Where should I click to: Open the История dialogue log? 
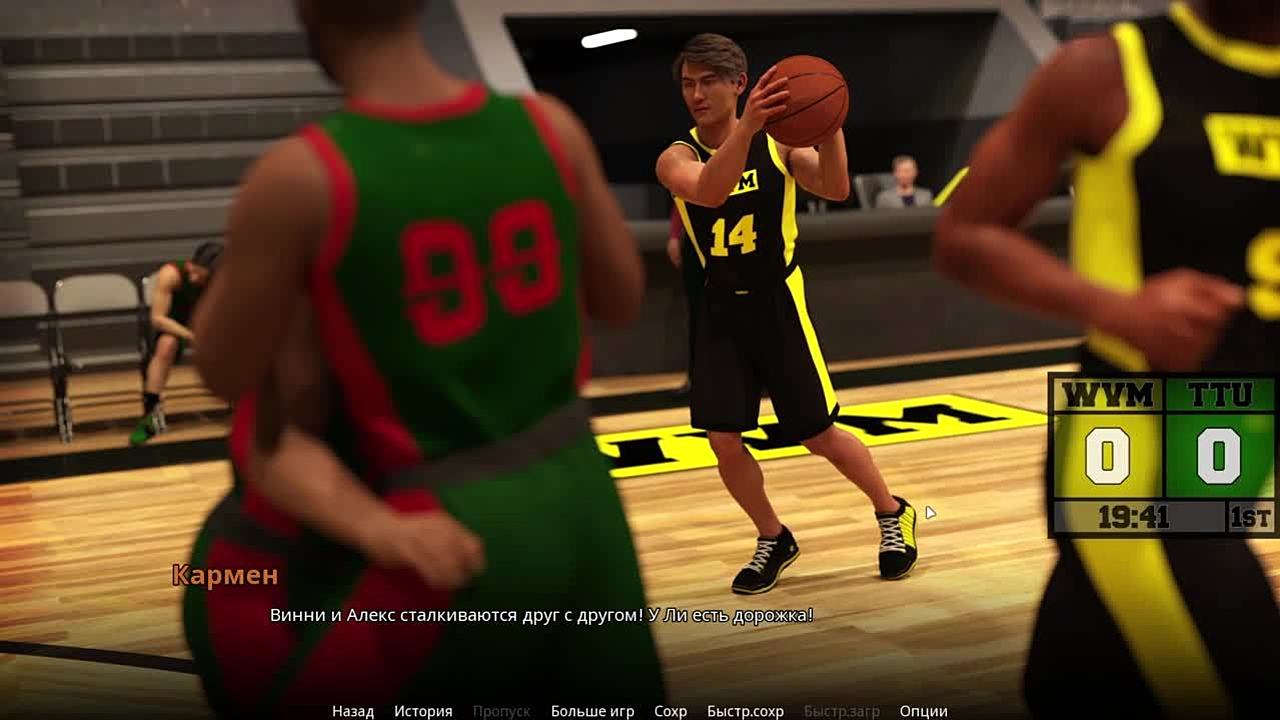point(423,711)
